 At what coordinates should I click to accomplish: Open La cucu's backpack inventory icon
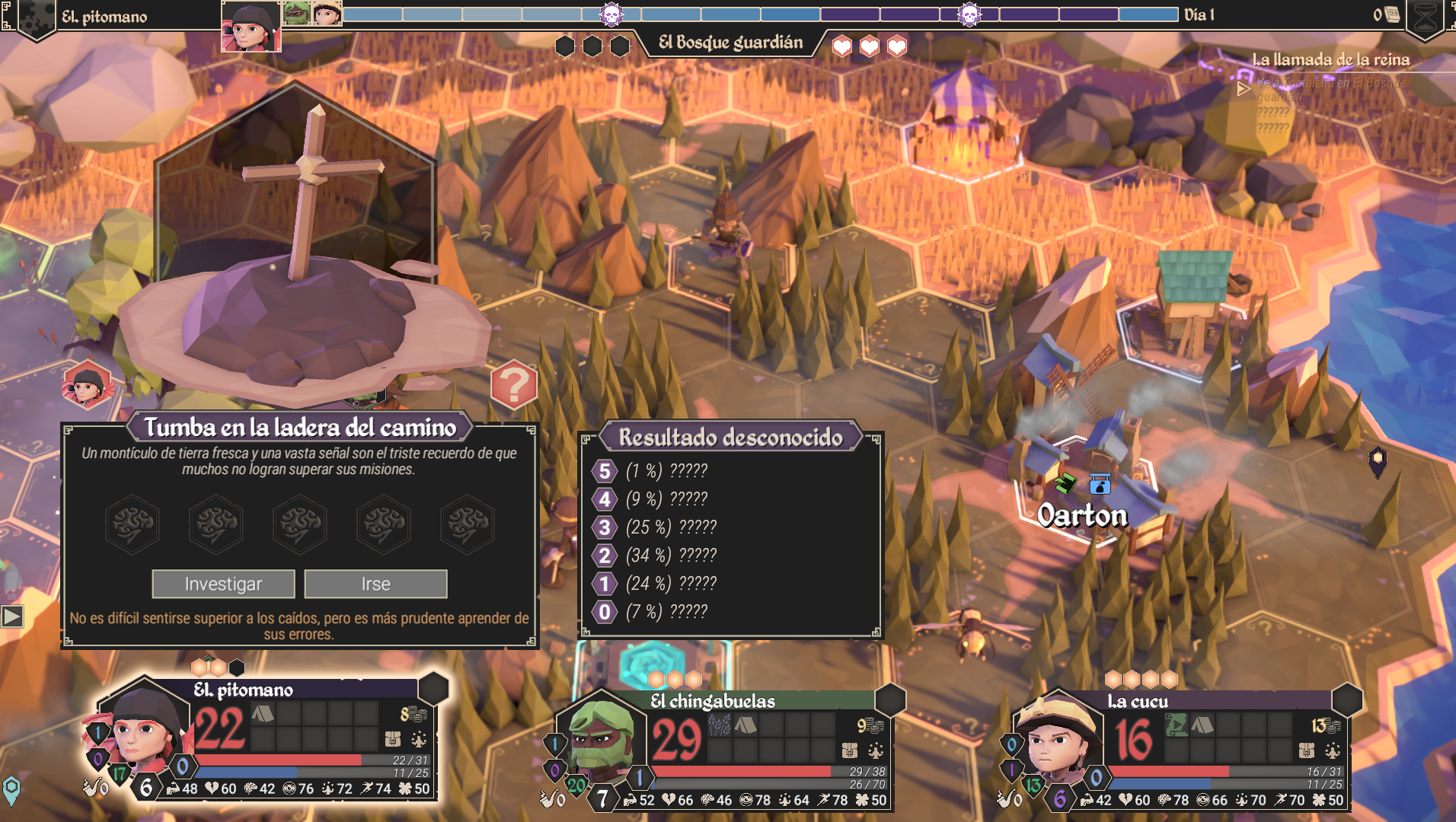[1307, 750]
